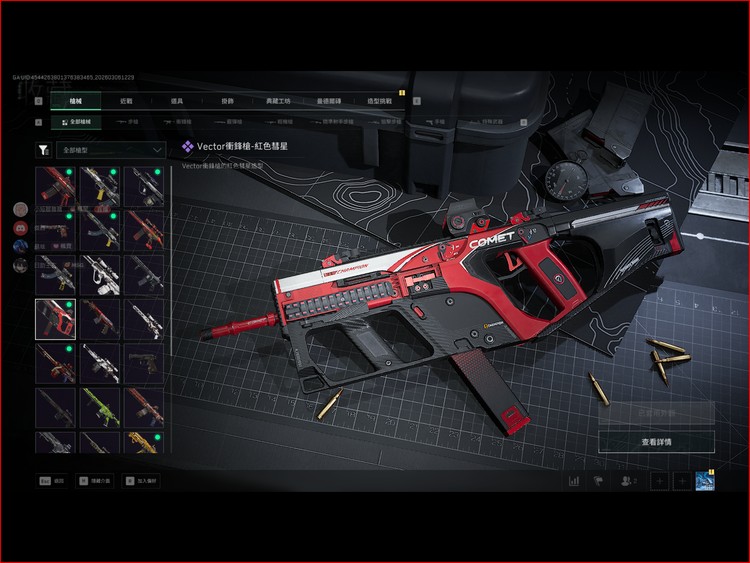Click the greyed-out button above 查看詳情
Image resolution: width=750 pixels, height=563 pixels.
tap(656, 412)
